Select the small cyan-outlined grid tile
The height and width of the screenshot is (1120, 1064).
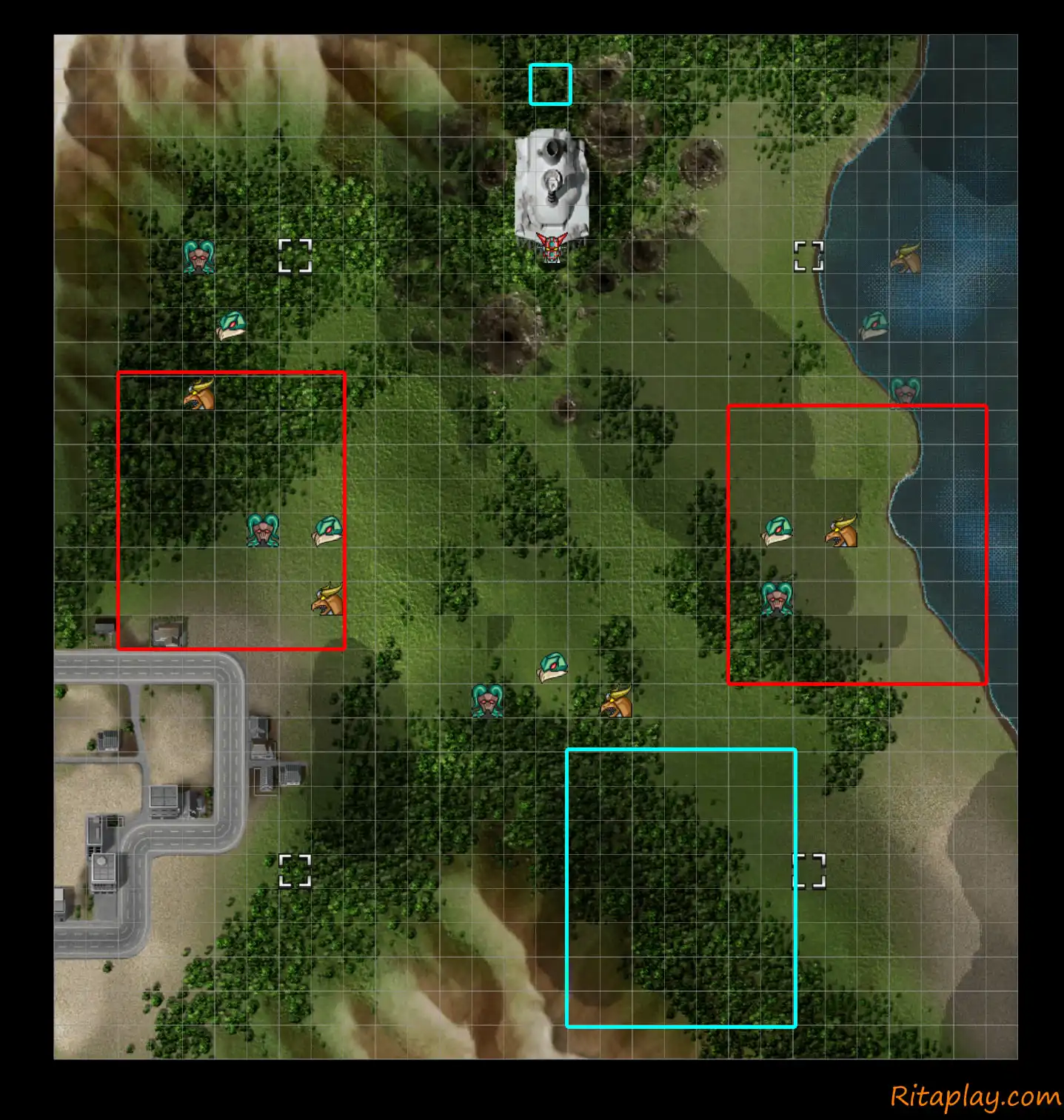click(550, 84)
